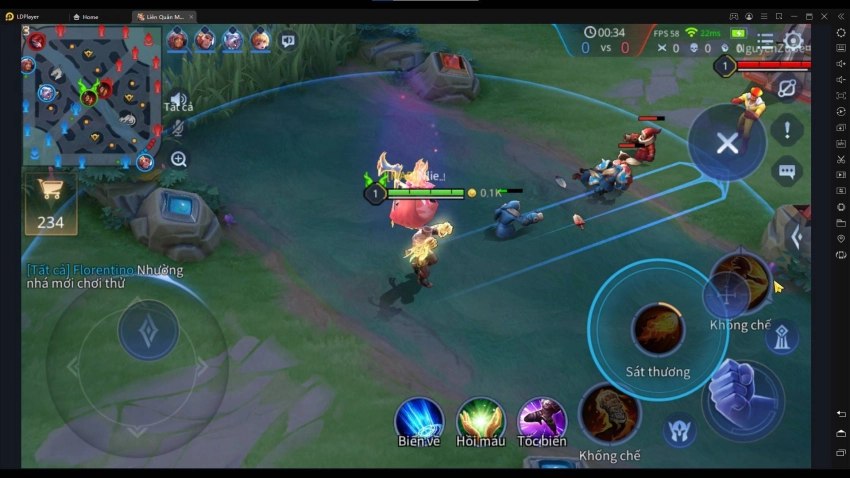850x478 pixels.
Task: Toggle the speaker voice chat icon
Action: pyautogui.click(x=178, y=99)
